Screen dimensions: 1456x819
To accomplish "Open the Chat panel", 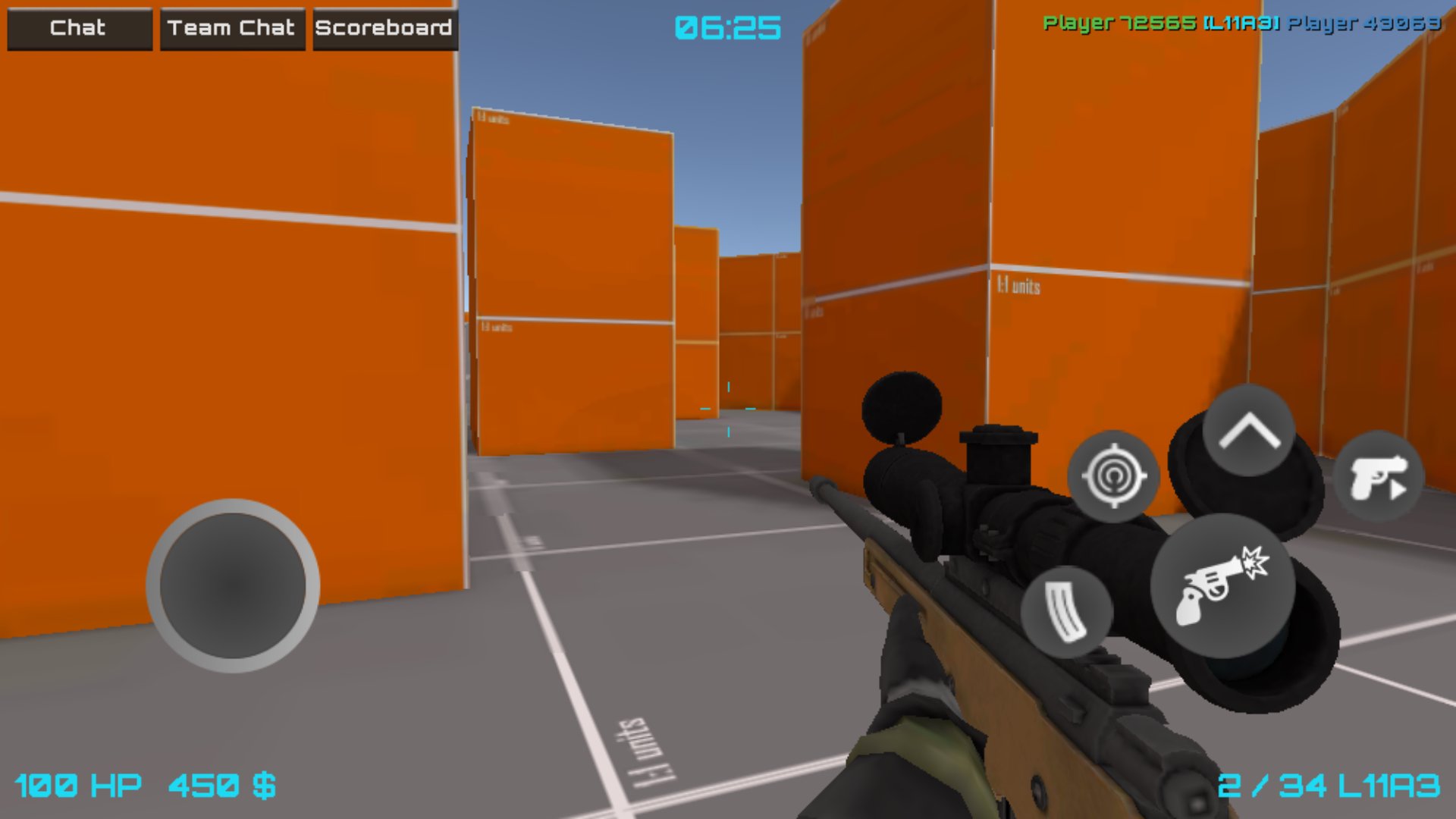I will coord(78,29).
